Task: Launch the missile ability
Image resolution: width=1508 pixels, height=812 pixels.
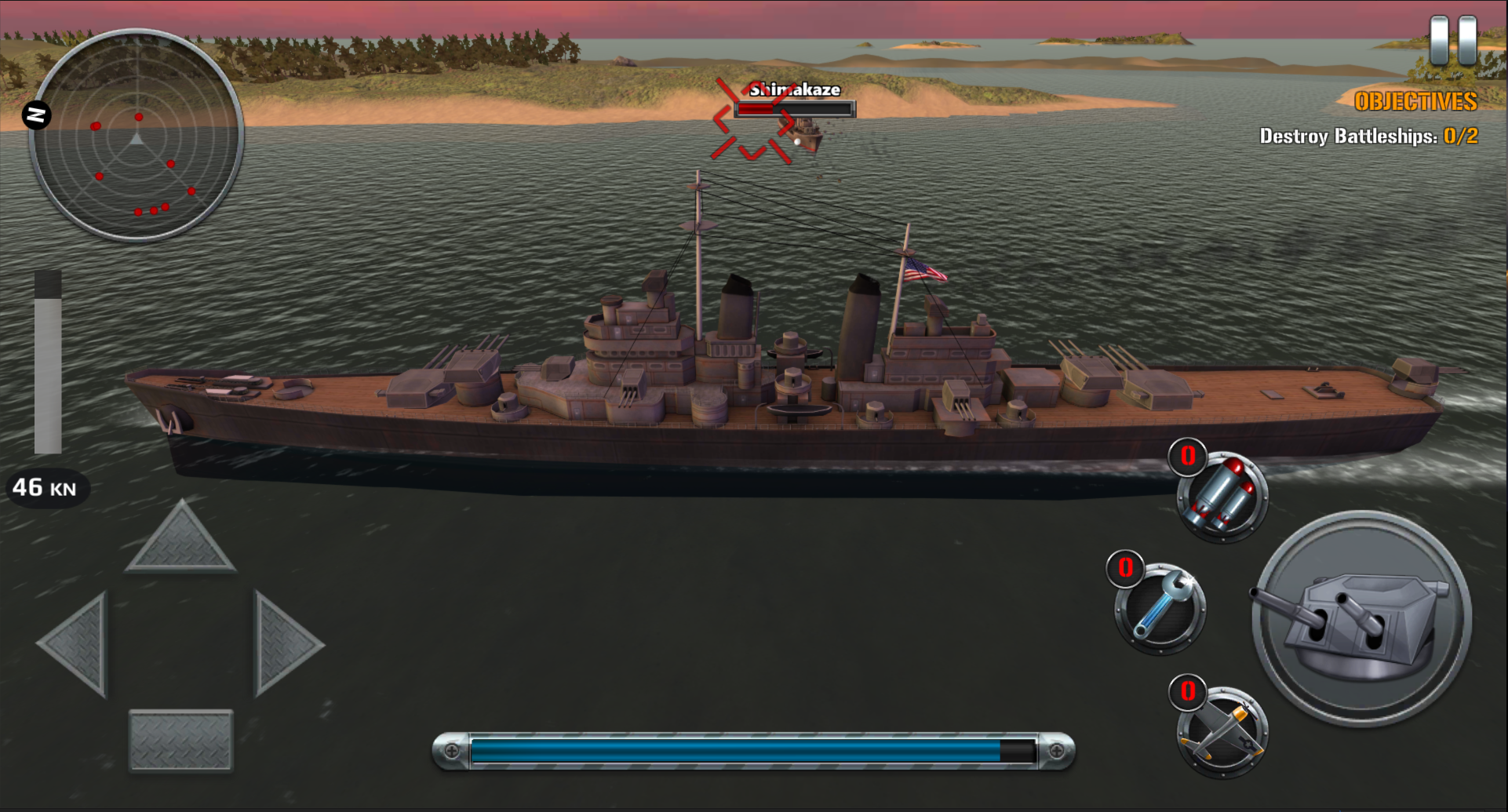Action: point(1223,497)
